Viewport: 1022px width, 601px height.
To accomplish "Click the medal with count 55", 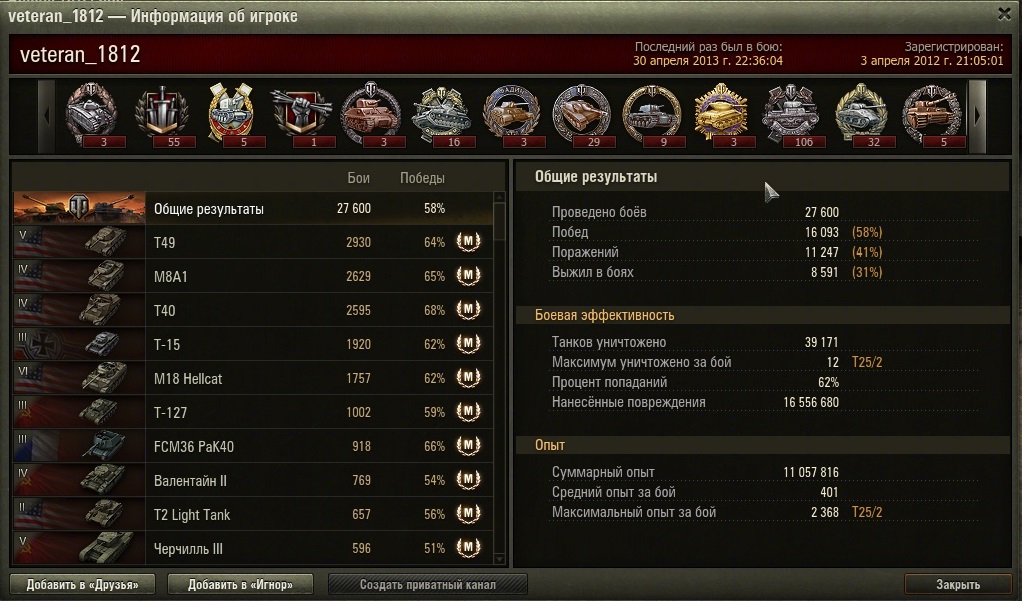I will tap(160, 113).
